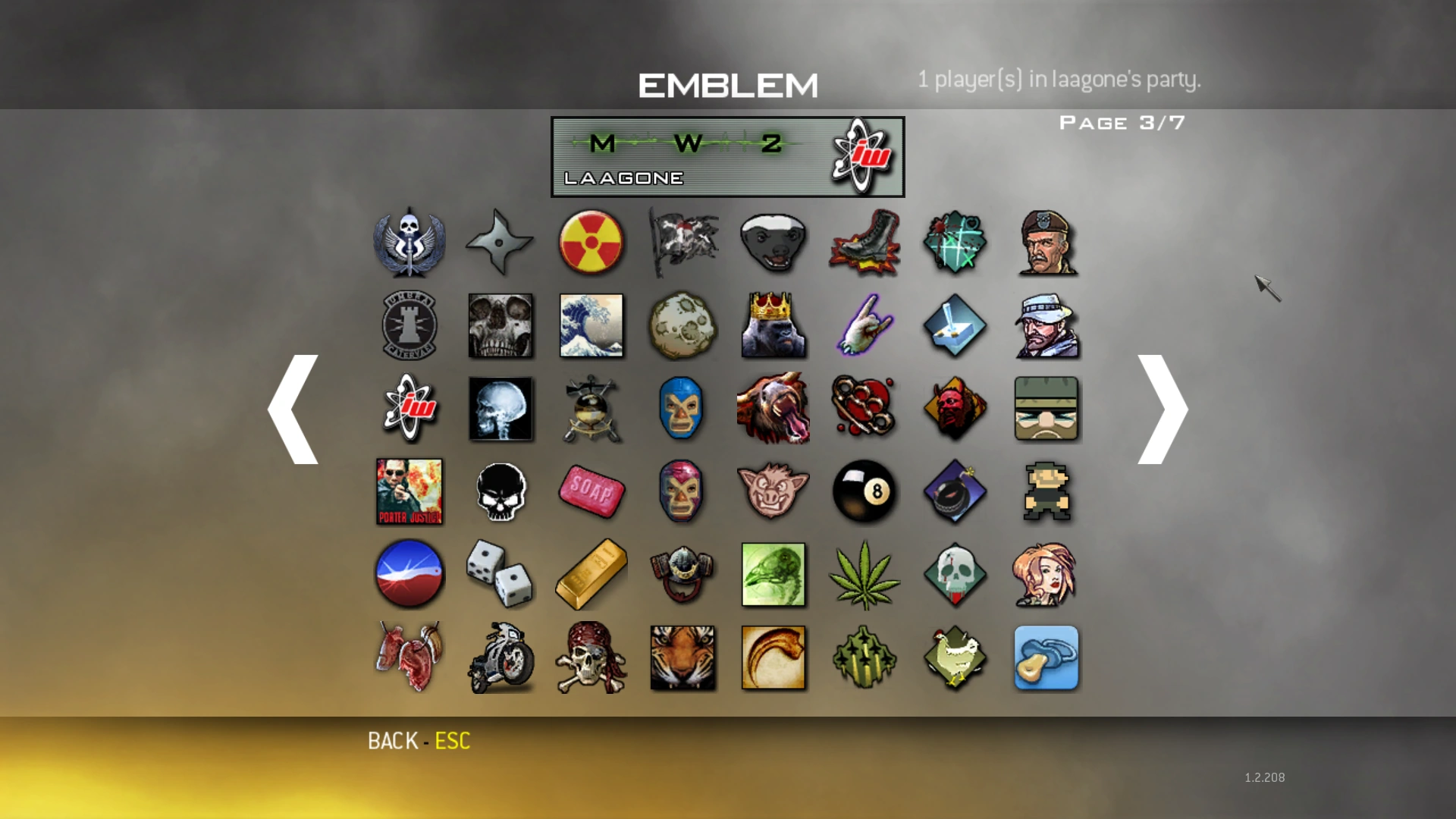Pick the Great Wave painting emblem
Viewport: 1456px width, 819px height.
coord(591,325)
